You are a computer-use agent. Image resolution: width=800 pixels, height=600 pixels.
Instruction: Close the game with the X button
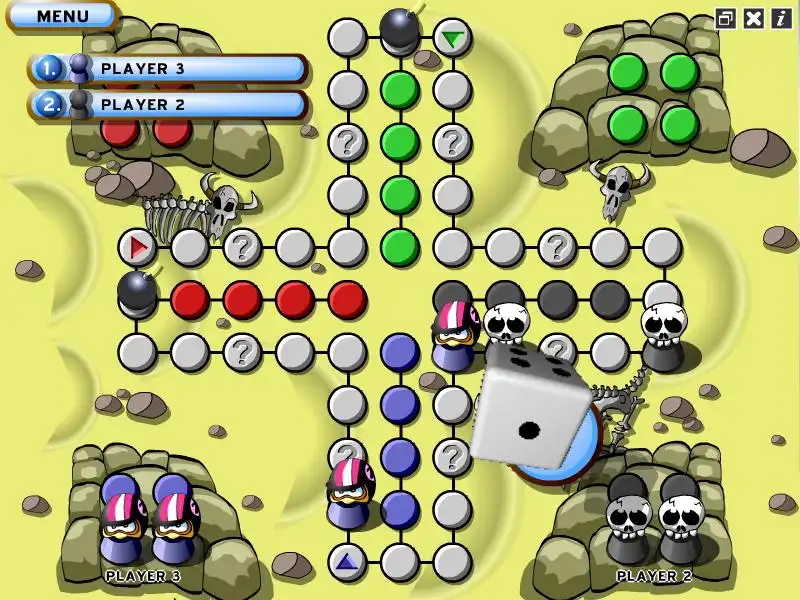pos(754,17)
